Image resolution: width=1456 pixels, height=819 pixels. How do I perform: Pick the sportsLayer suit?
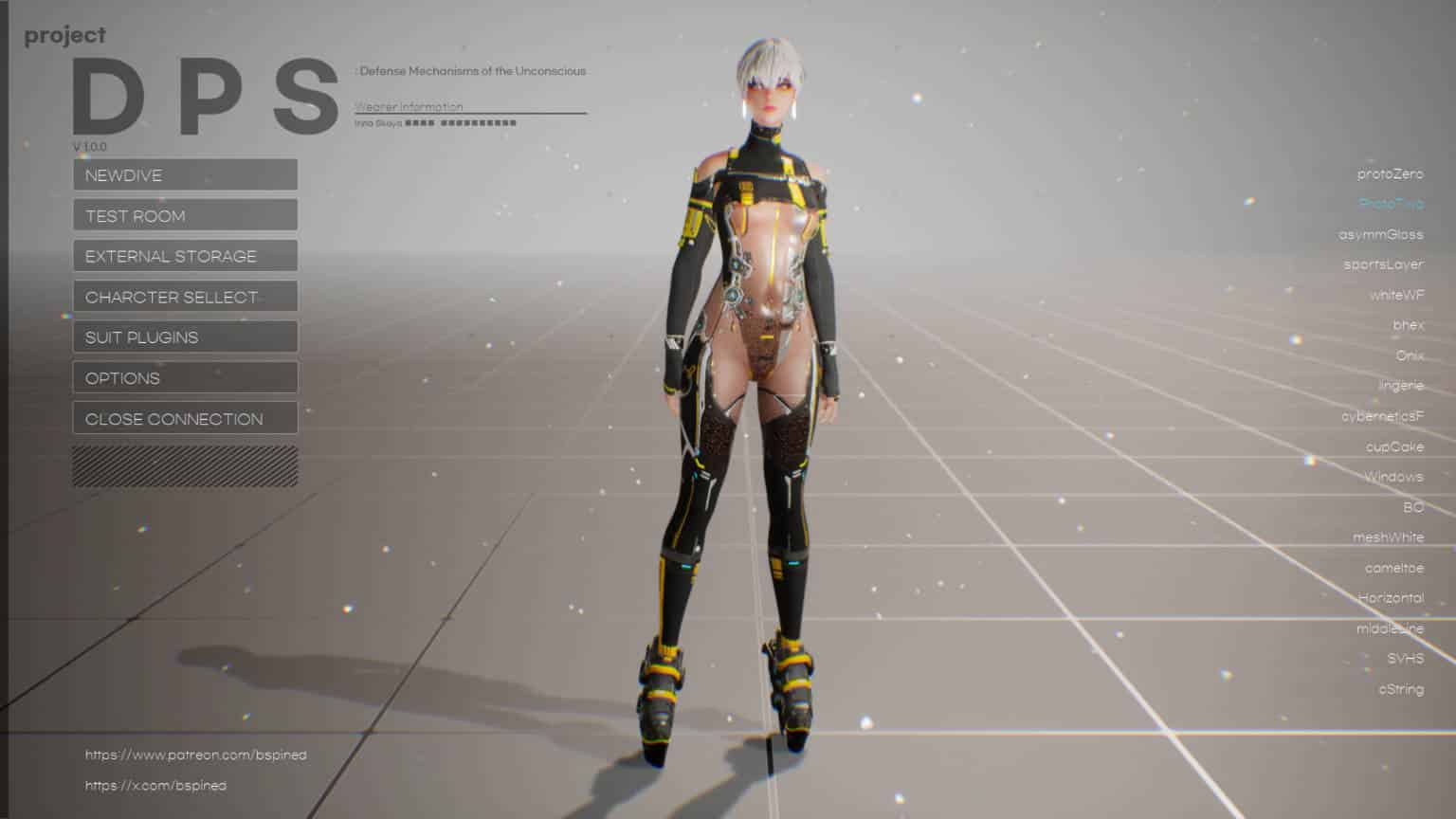1383,264
